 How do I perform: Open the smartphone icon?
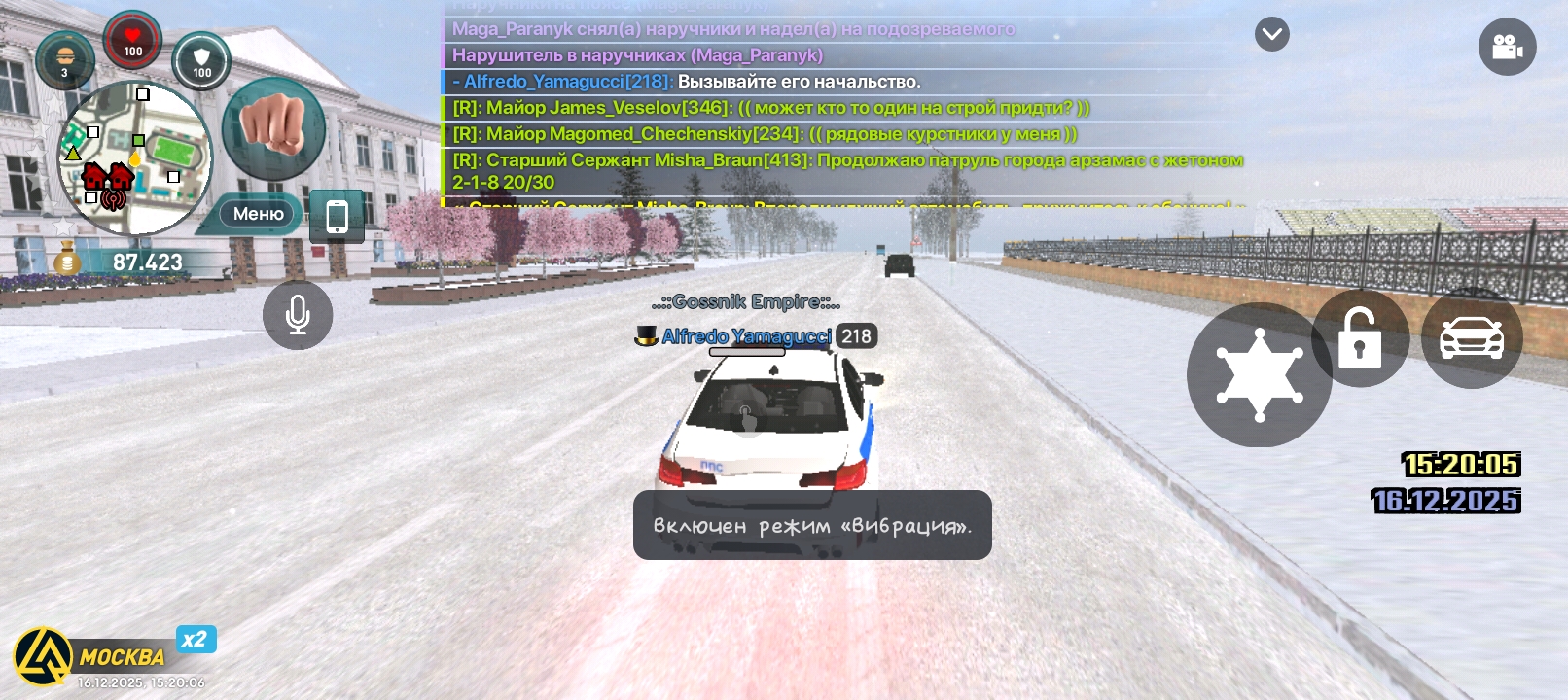point(337,216)
